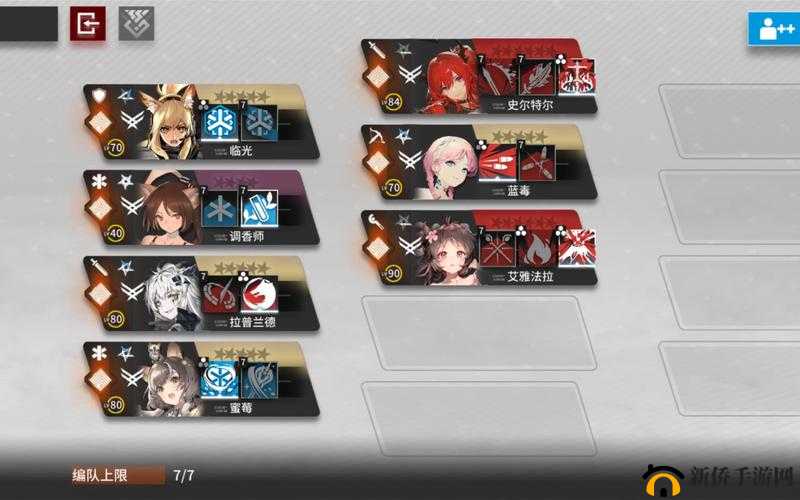
Task: Choose the 蓝毒 operator card
Action: 480,163
